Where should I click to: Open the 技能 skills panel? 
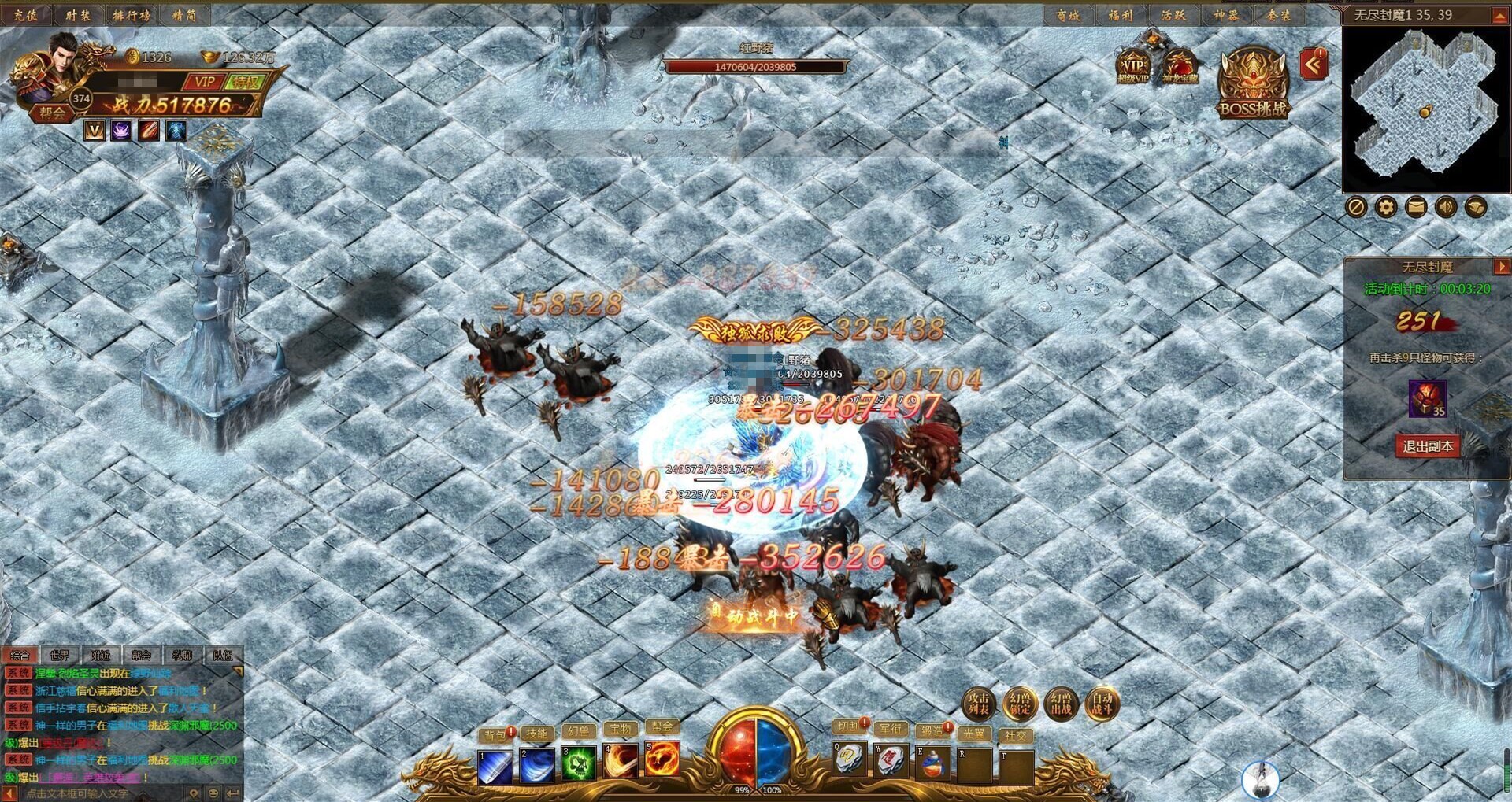point(536,734)
